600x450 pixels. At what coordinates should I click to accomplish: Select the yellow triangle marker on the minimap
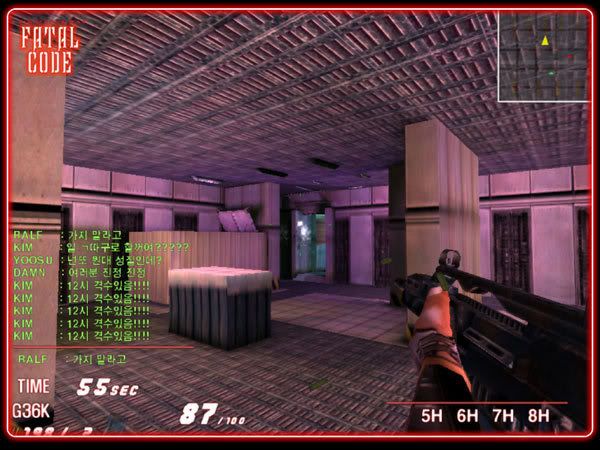[545, 41]
